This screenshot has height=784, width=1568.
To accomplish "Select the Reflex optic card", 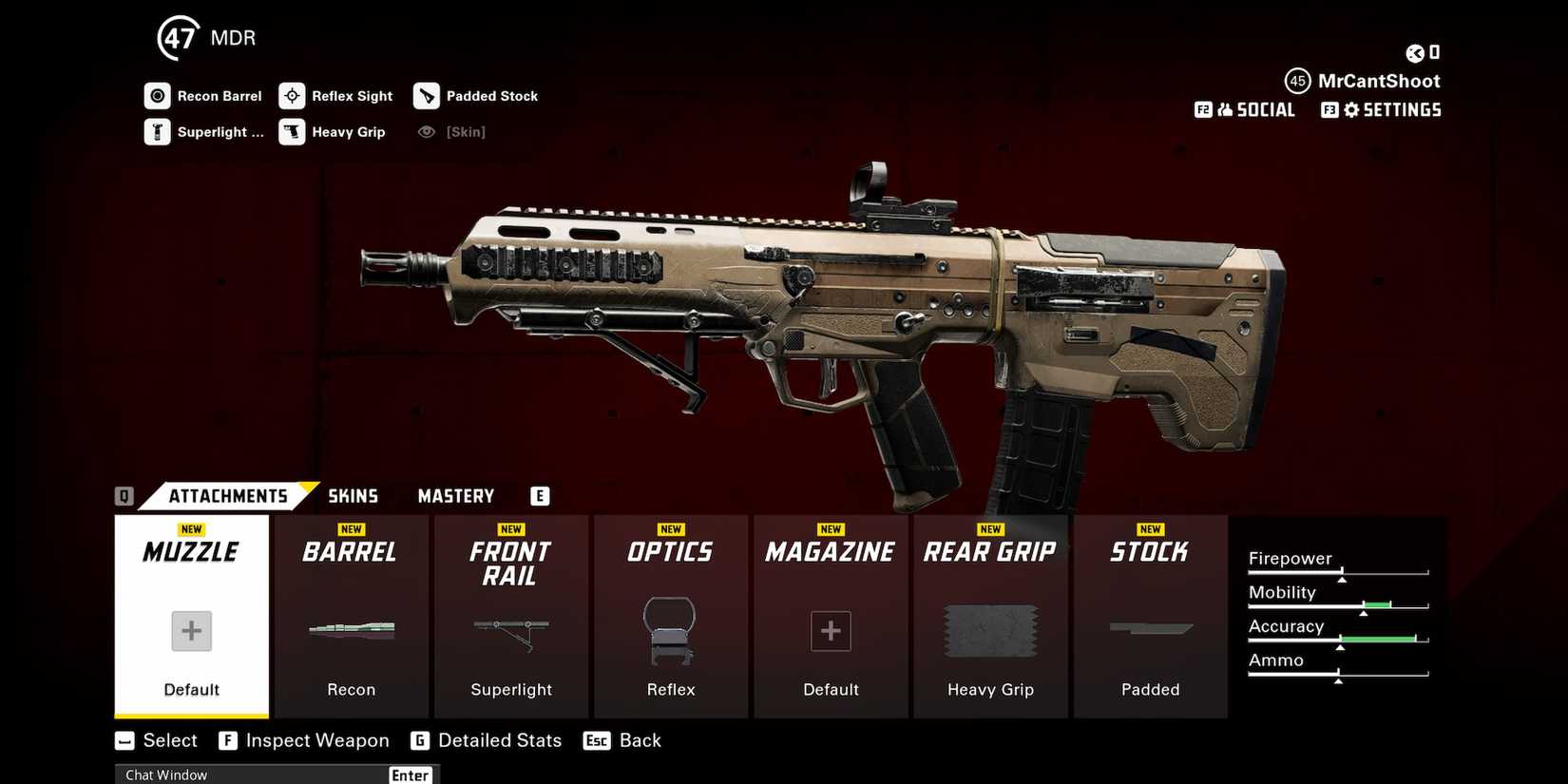I will (671, 617).
